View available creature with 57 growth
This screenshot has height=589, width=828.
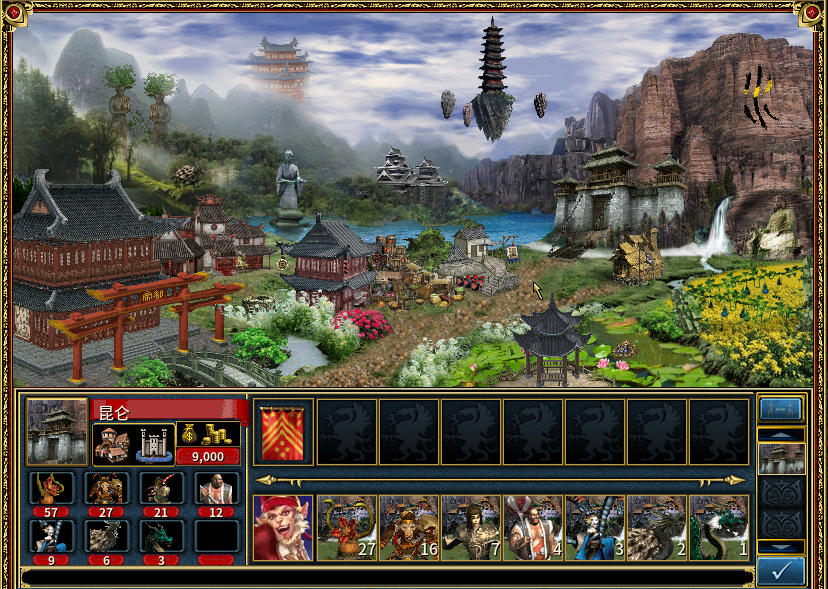[51, 488]
